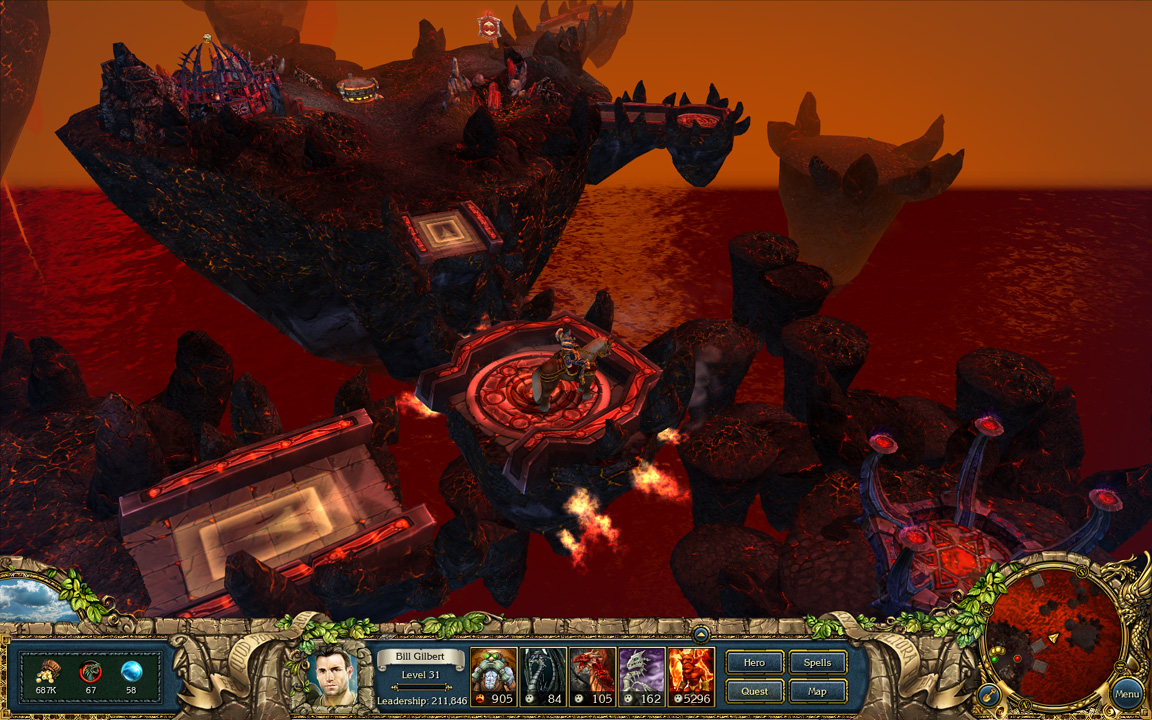Open the Hero screen
1152x720 pixels.
pyautogui.click(x=754, y=663)
